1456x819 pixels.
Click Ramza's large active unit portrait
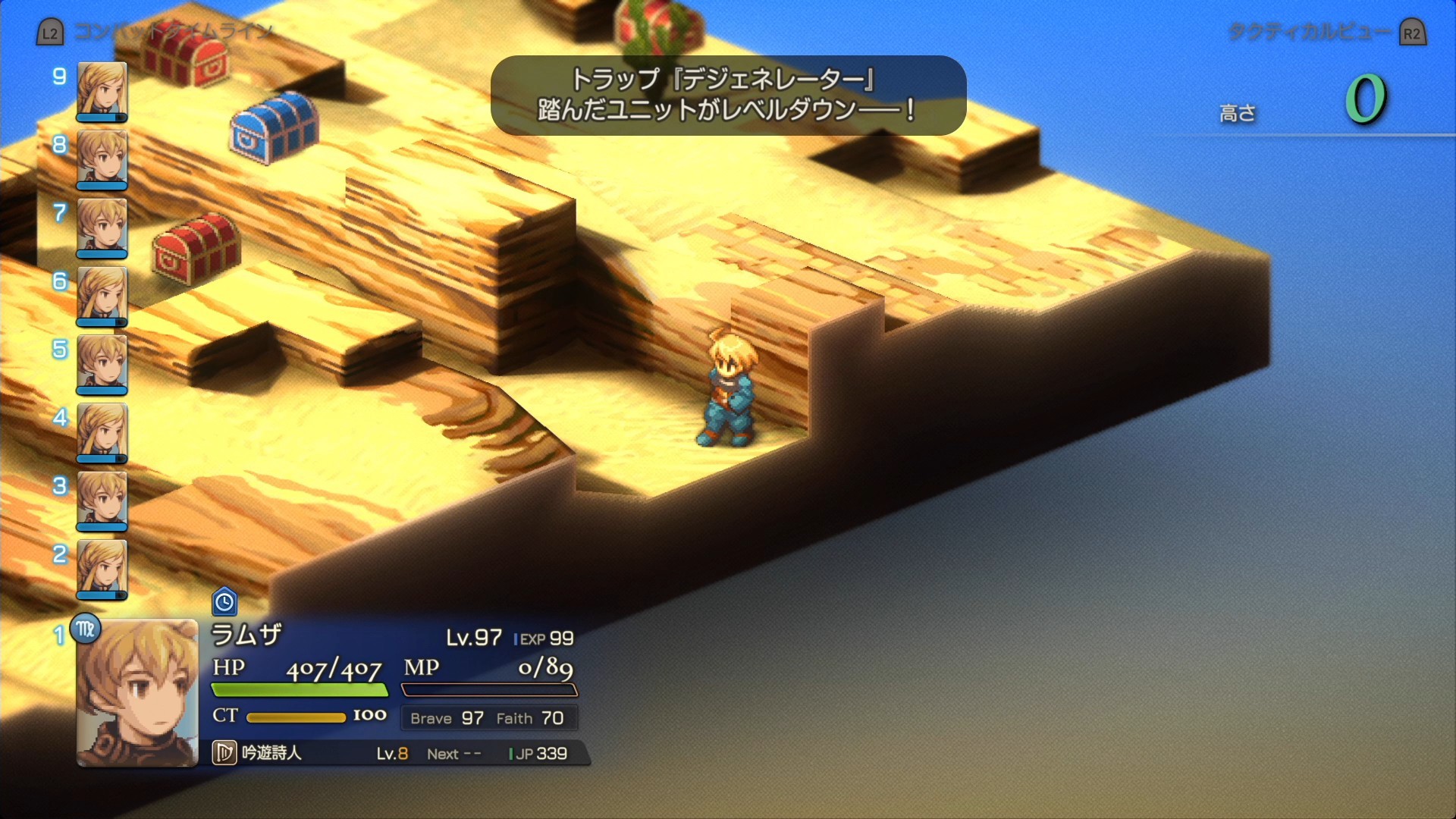coord(137,693)
